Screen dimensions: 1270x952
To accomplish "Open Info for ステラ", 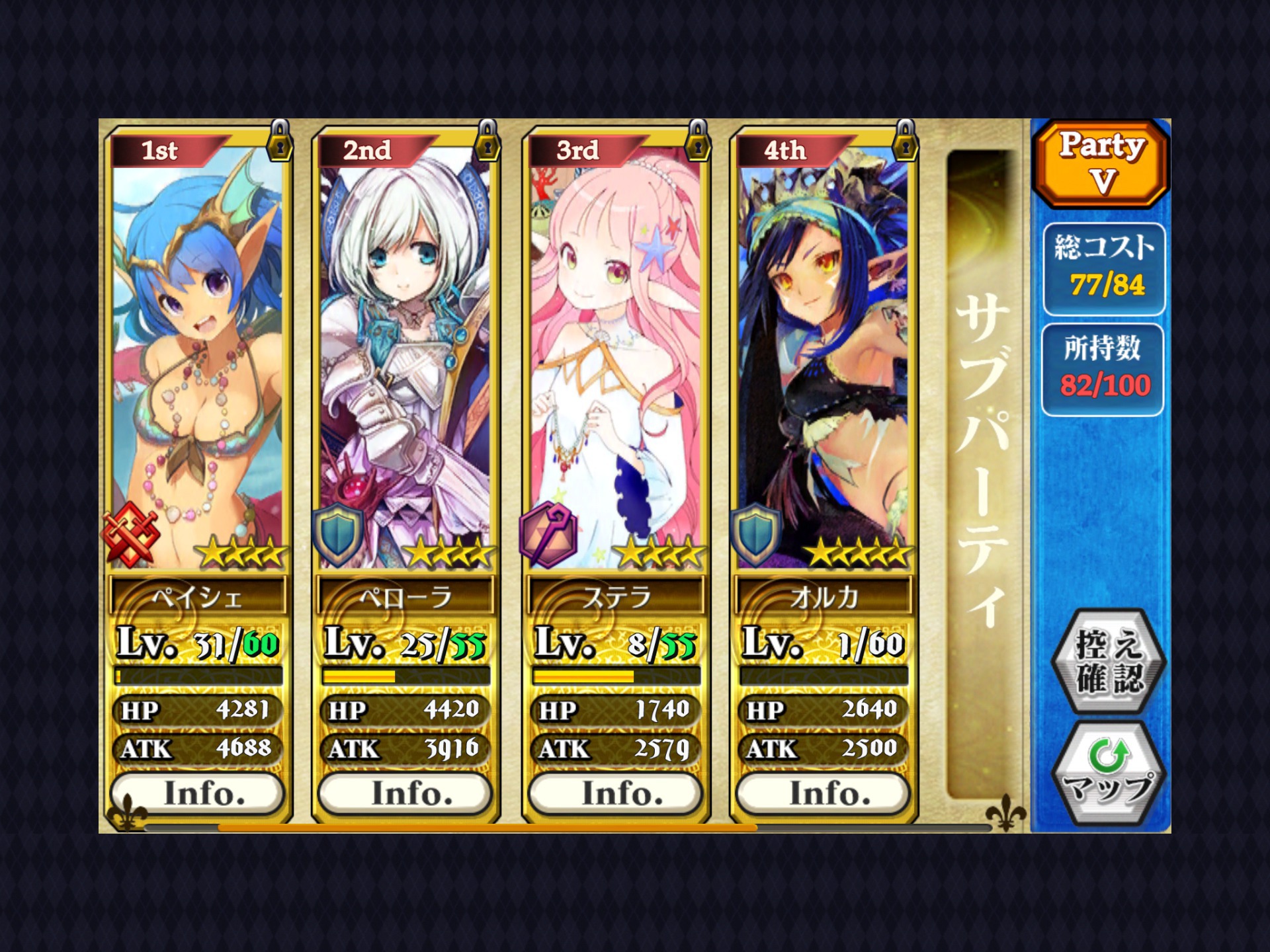I will tap(615, 793).
